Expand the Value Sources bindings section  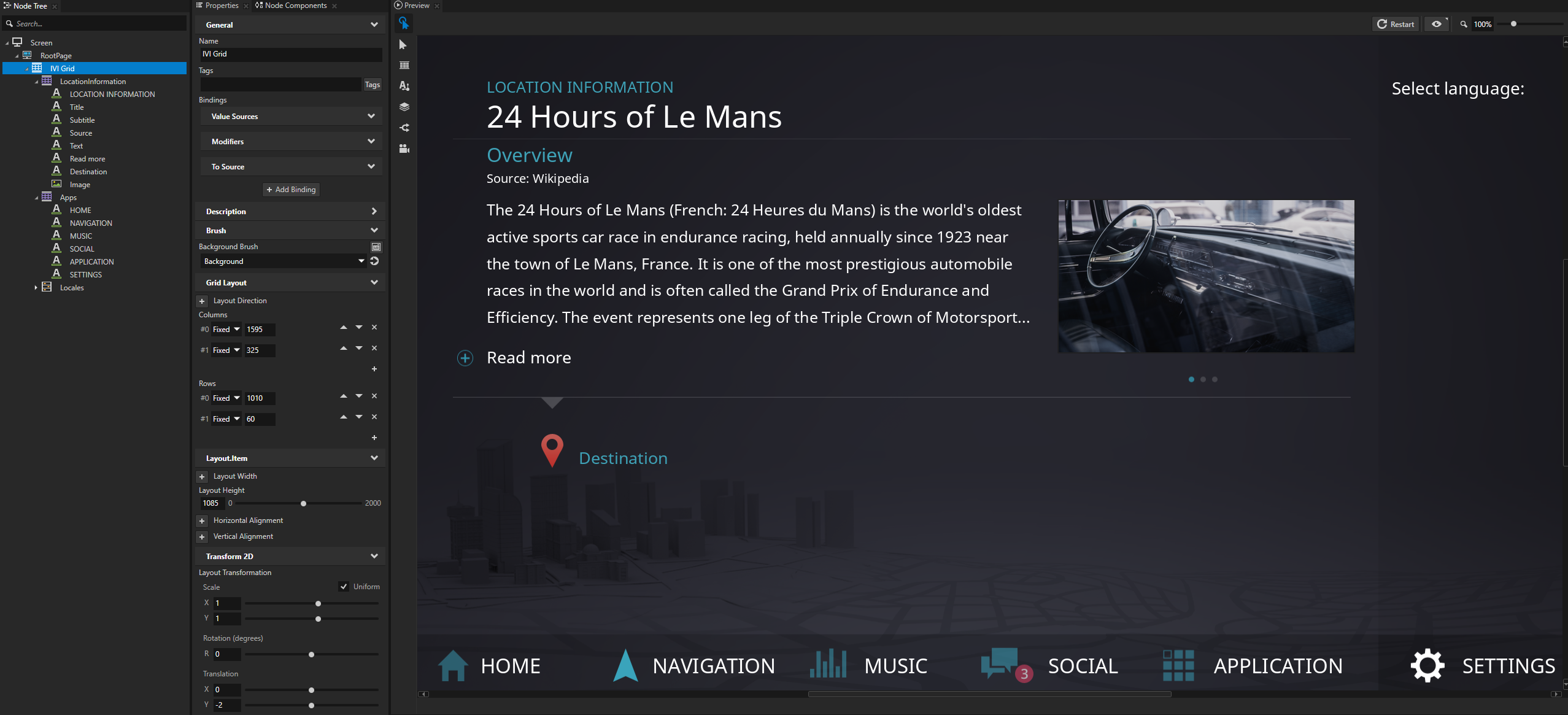coord(291,117)
